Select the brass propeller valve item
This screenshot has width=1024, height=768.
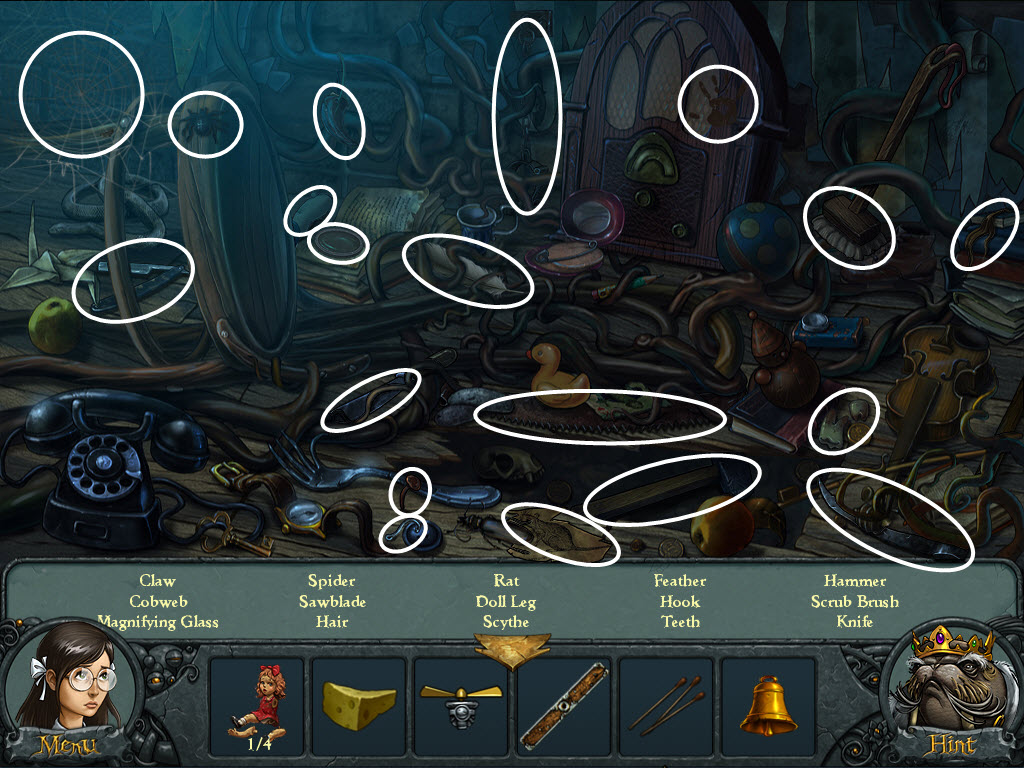tap(460, 704)
